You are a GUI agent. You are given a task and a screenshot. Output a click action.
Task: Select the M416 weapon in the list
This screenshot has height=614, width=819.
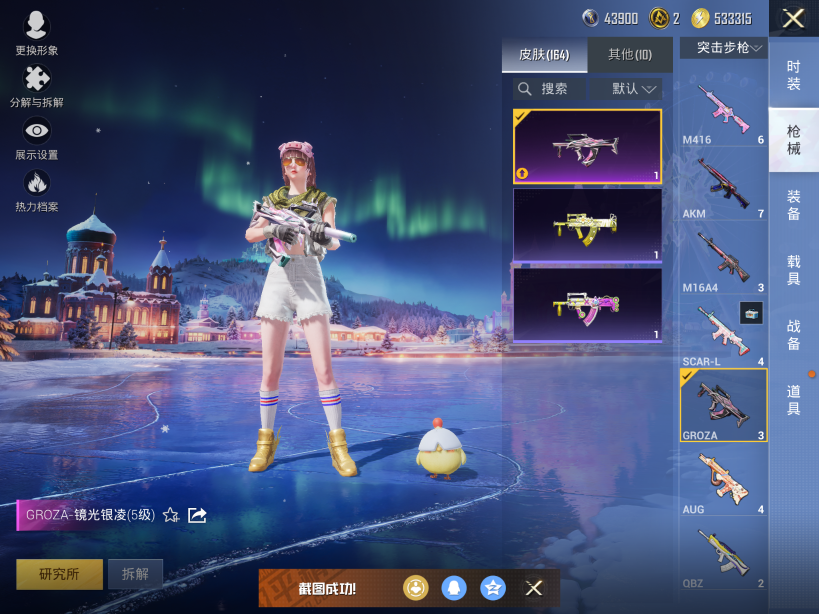click(x=723, y=109)
